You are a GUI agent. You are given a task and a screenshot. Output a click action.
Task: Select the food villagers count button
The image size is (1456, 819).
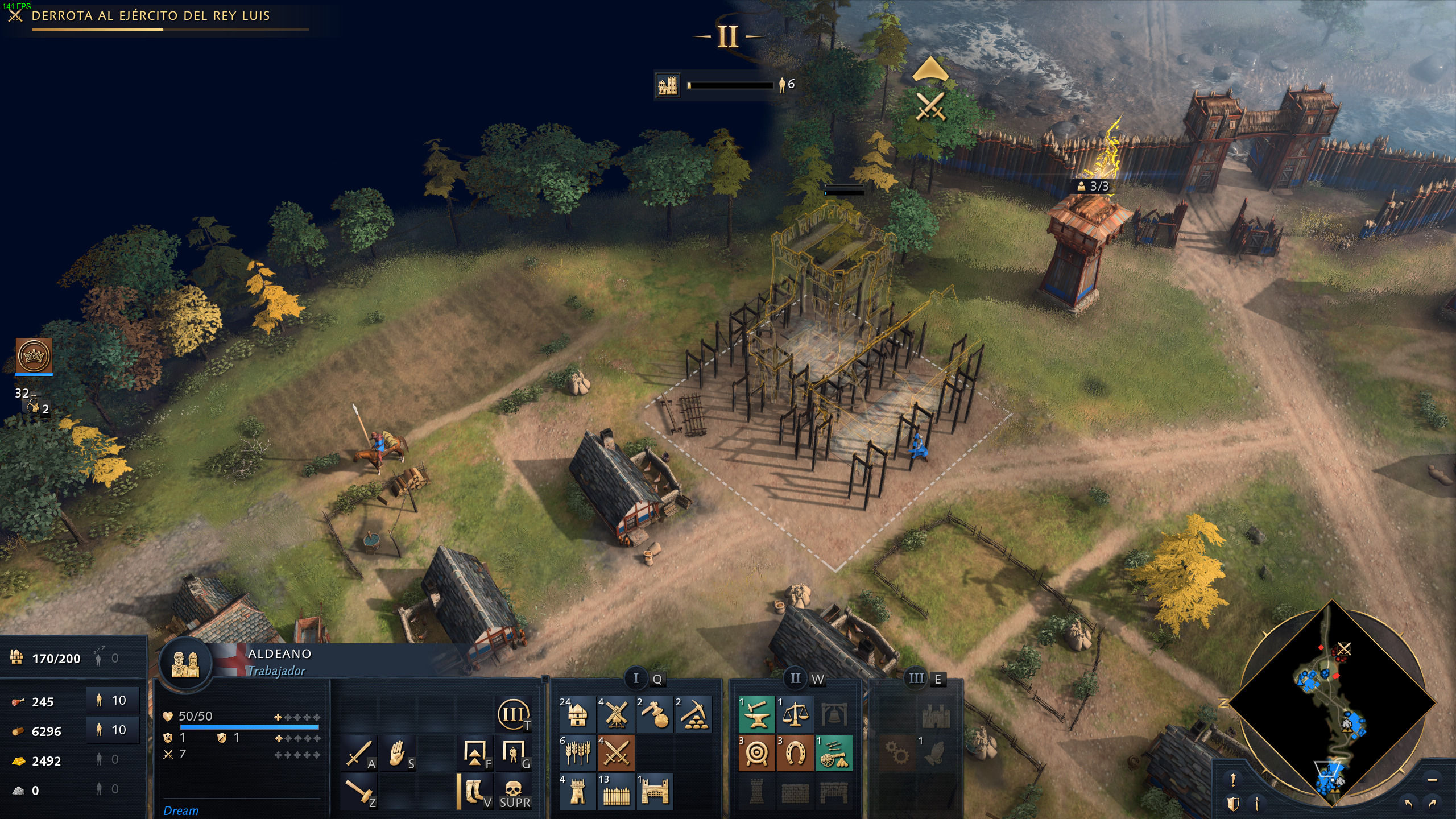point(113,700)
